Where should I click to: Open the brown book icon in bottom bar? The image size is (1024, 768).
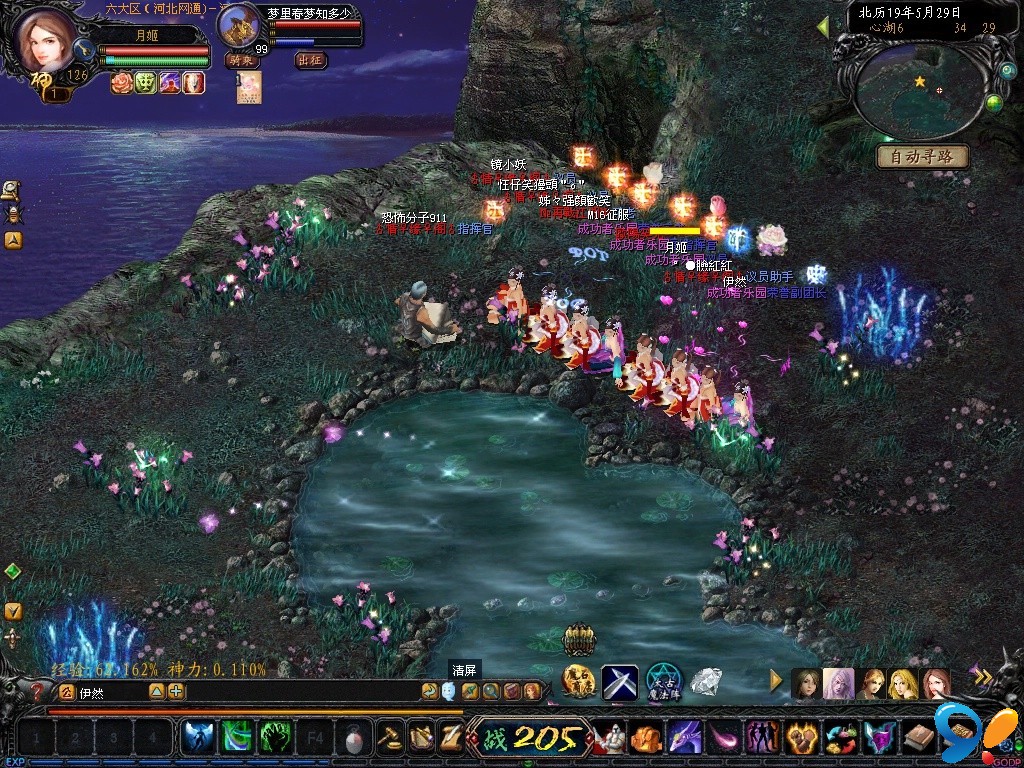pyautogui.click(x=920, y=738)
